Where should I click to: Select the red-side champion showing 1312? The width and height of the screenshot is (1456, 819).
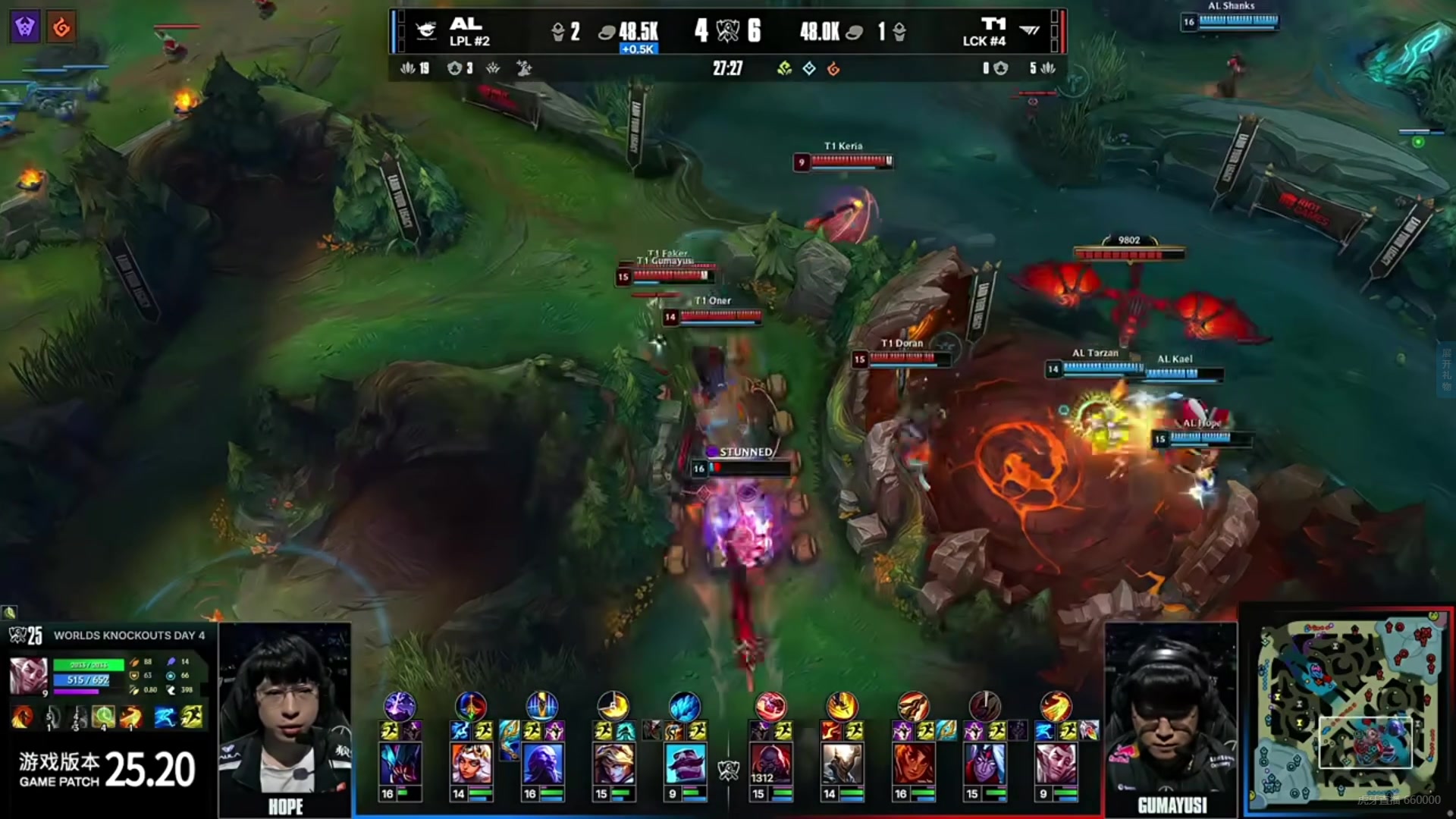[x=770, y=764]
